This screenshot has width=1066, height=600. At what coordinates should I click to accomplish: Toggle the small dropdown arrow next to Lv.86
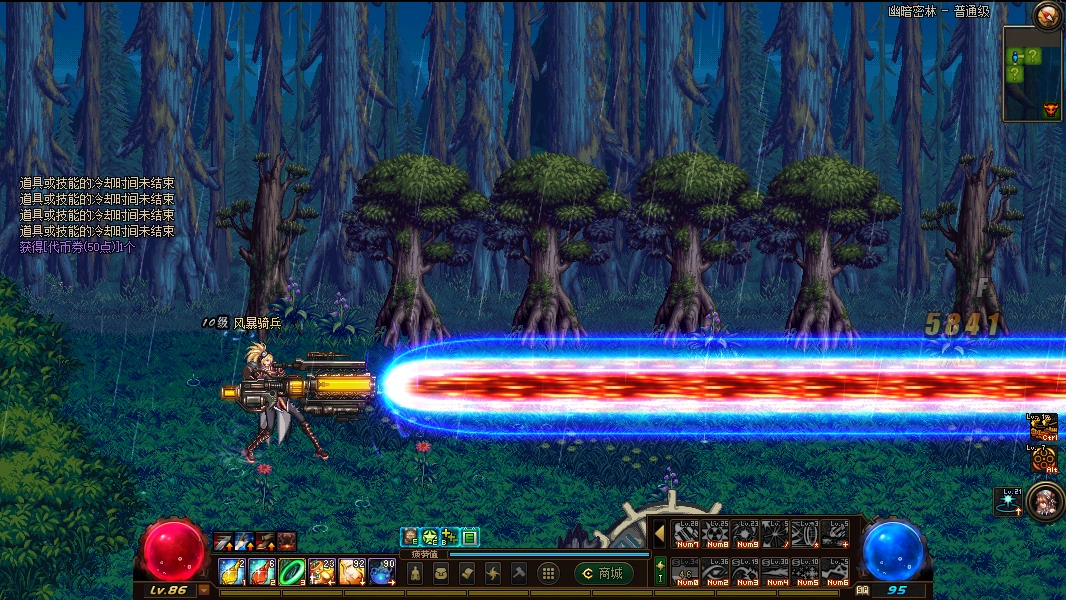pyautogui.click(x=204, y=590)
